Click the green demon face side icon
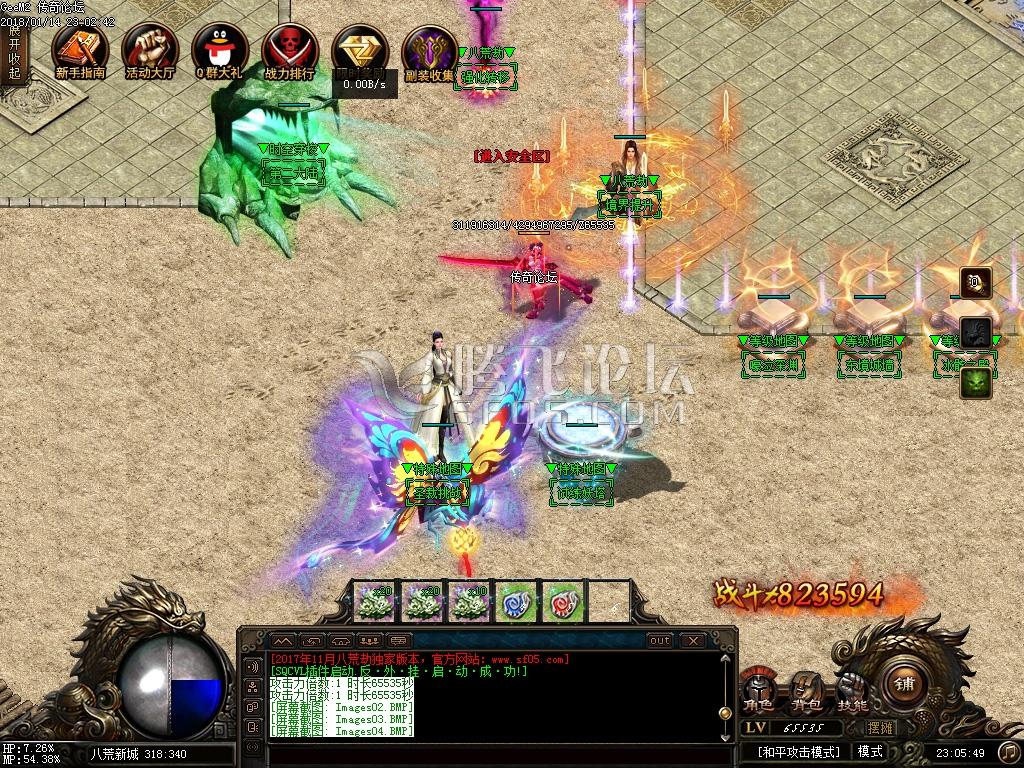This screenshot has width=1024, height=768. click(x=976, y=382)
